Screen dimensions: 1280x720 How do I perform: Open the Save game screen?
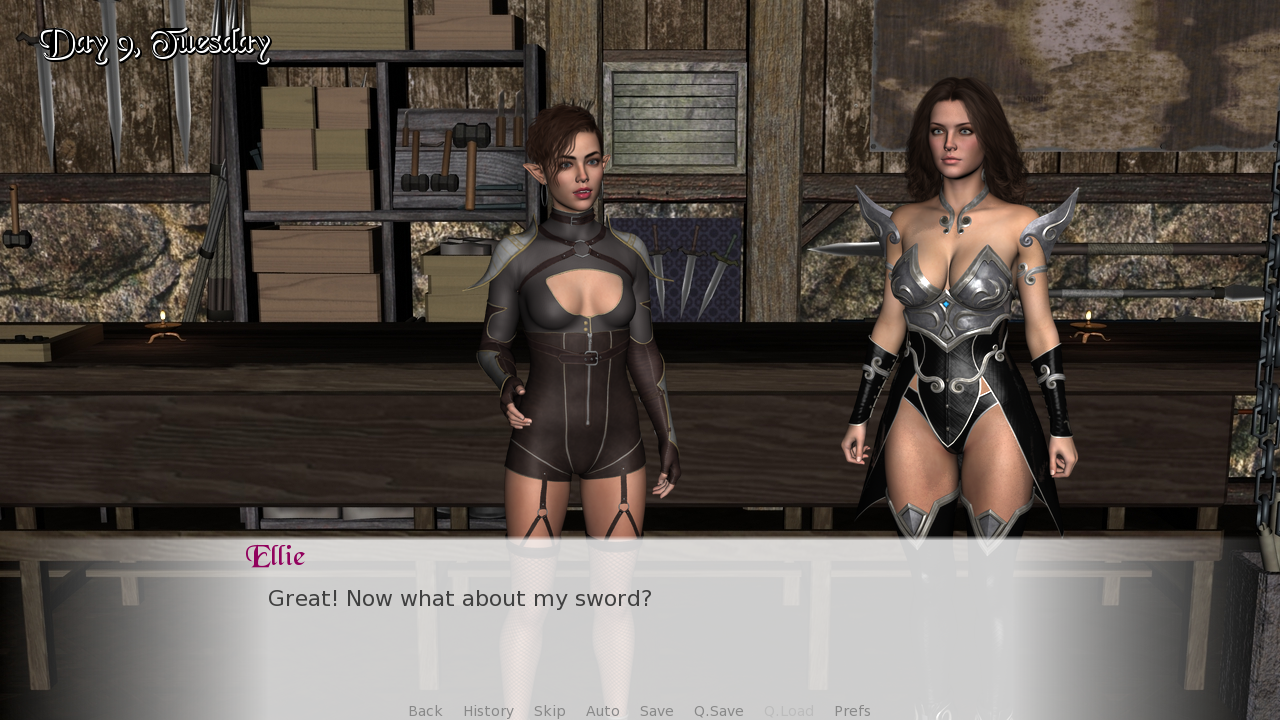[x=656, y=711]
